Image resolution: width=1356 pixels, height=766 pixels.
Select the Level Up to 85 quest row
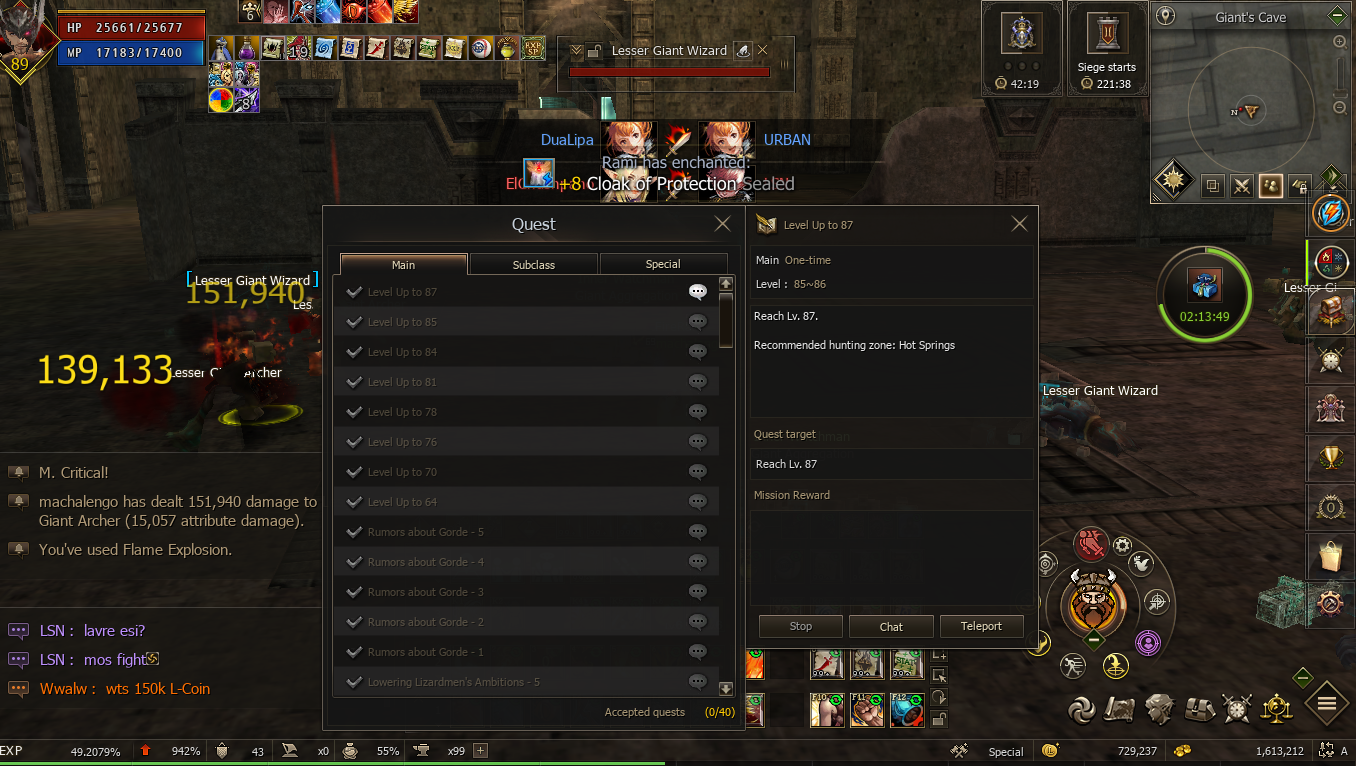click(x=402, y=322)
